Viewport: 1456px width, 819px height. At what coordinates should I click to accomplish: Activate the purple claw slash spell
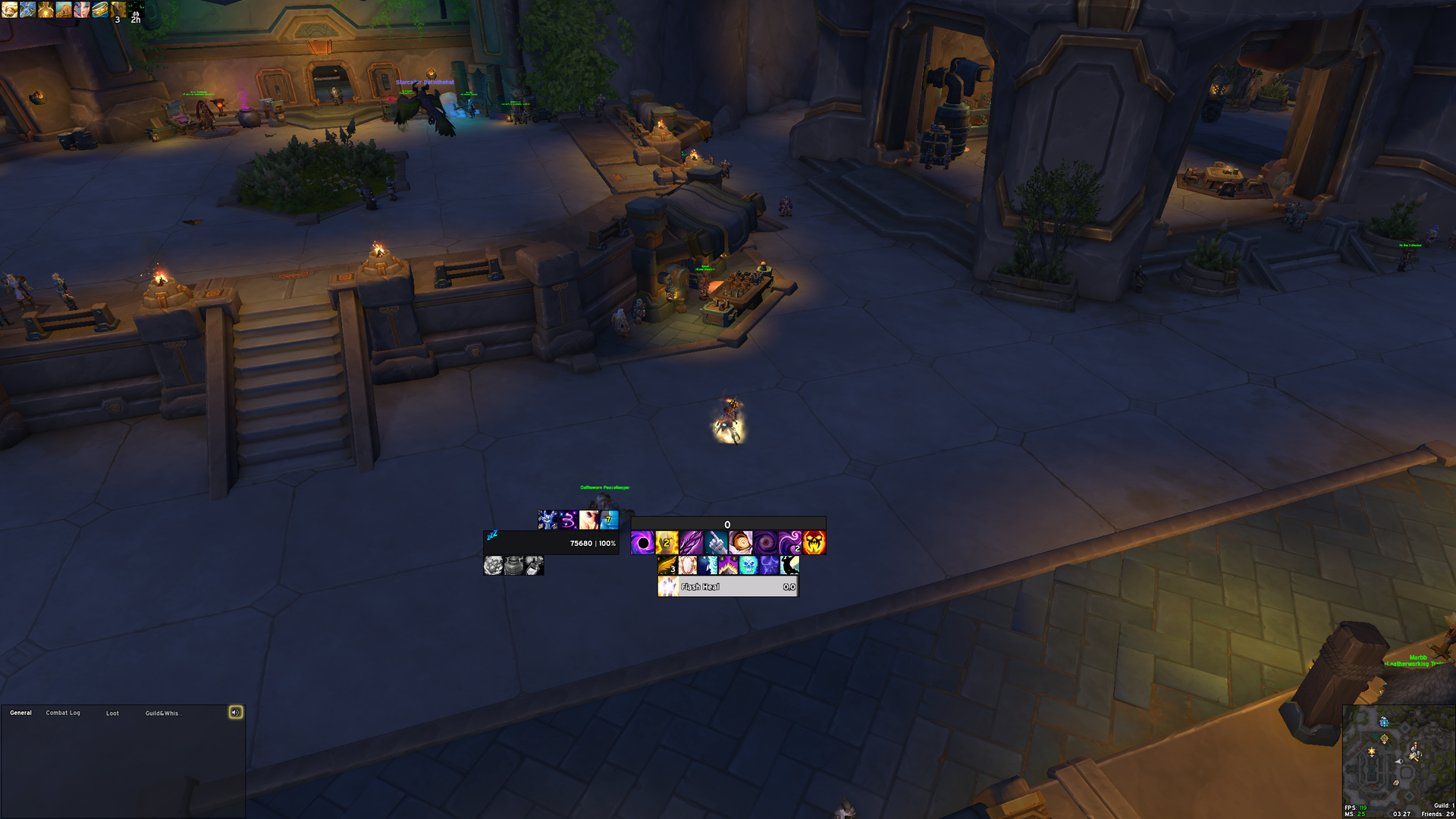[692, 543]
